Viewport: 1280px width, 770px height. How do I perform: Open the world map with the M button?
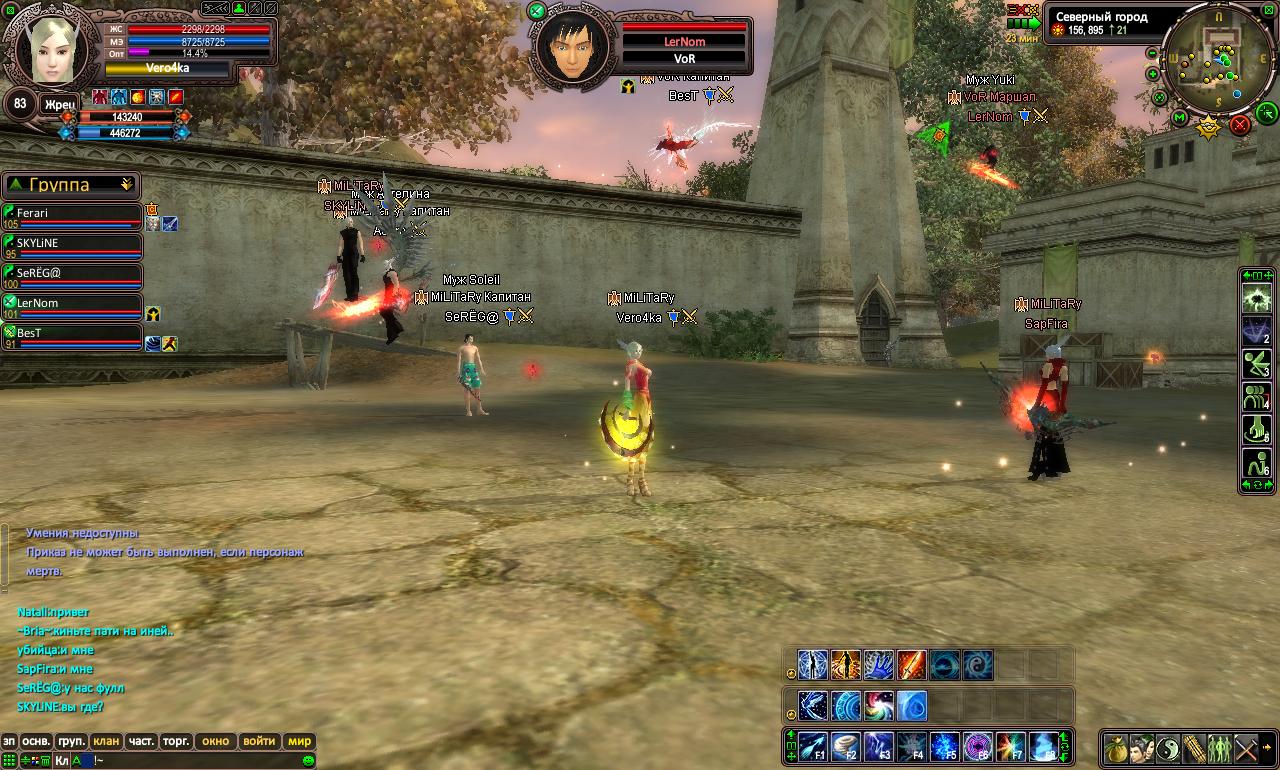pos(1180,118)
